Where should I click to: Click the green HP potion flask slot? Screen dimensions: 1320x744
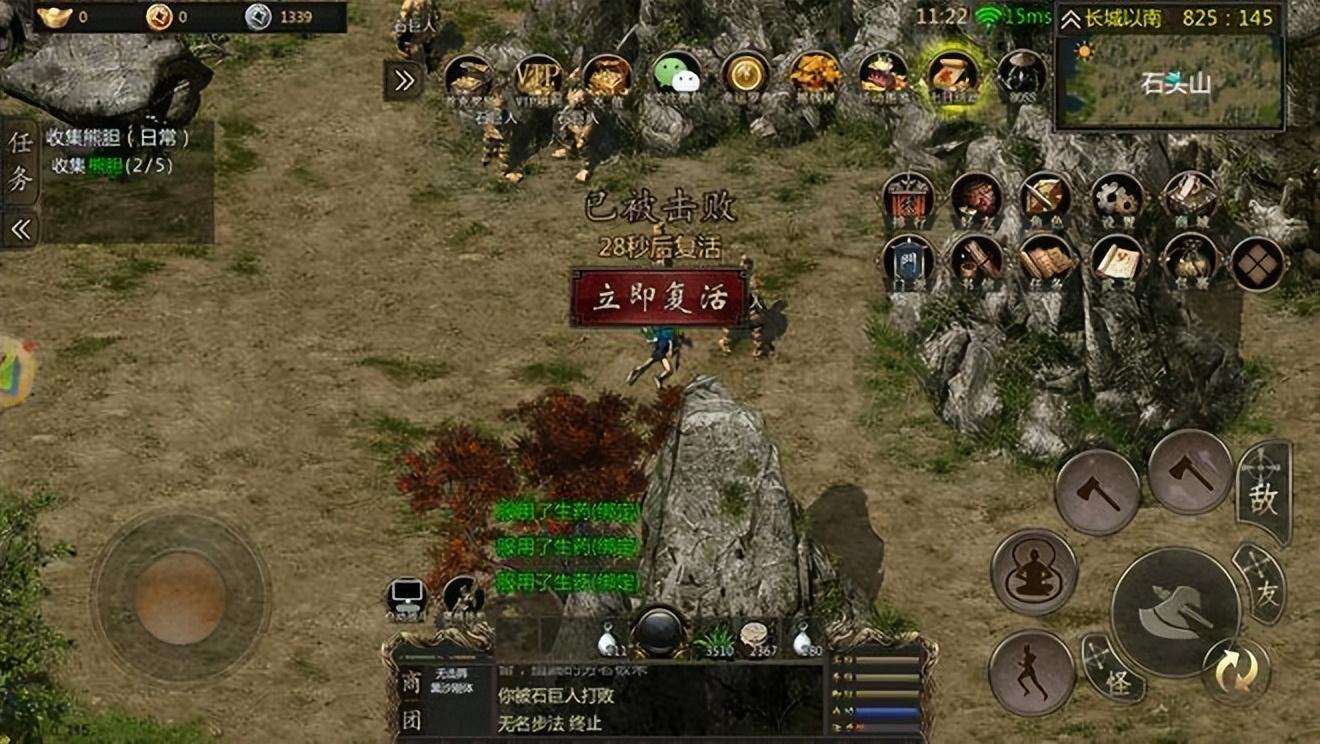click(x=715, y=637)
